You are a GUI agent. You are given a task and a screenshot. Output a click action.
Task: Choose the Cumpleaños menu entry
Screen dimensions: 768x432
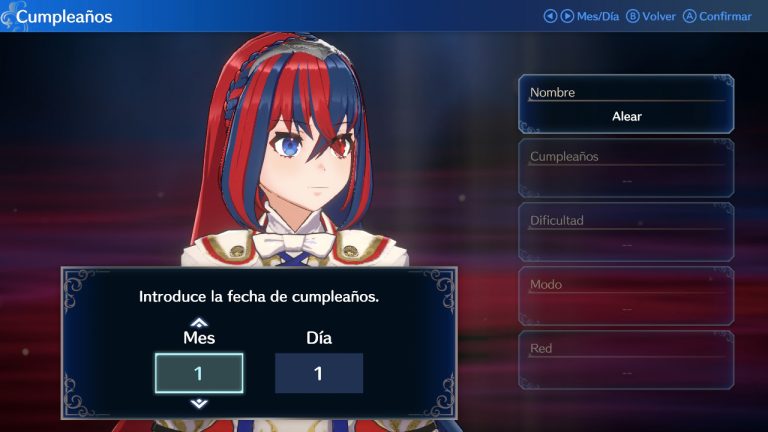pos(626,168)
